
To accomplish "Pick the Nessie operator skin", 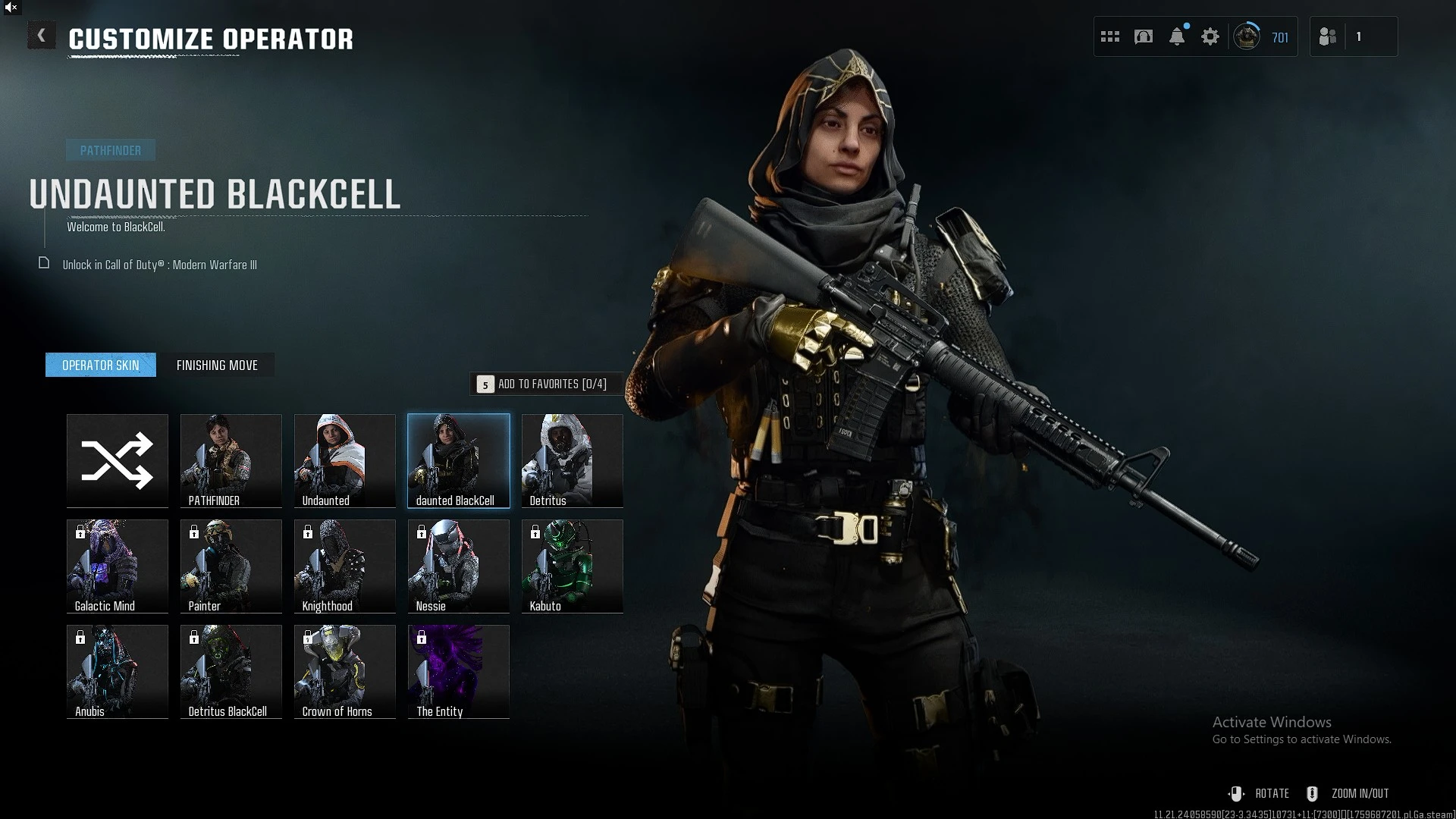I will [459, 566].
